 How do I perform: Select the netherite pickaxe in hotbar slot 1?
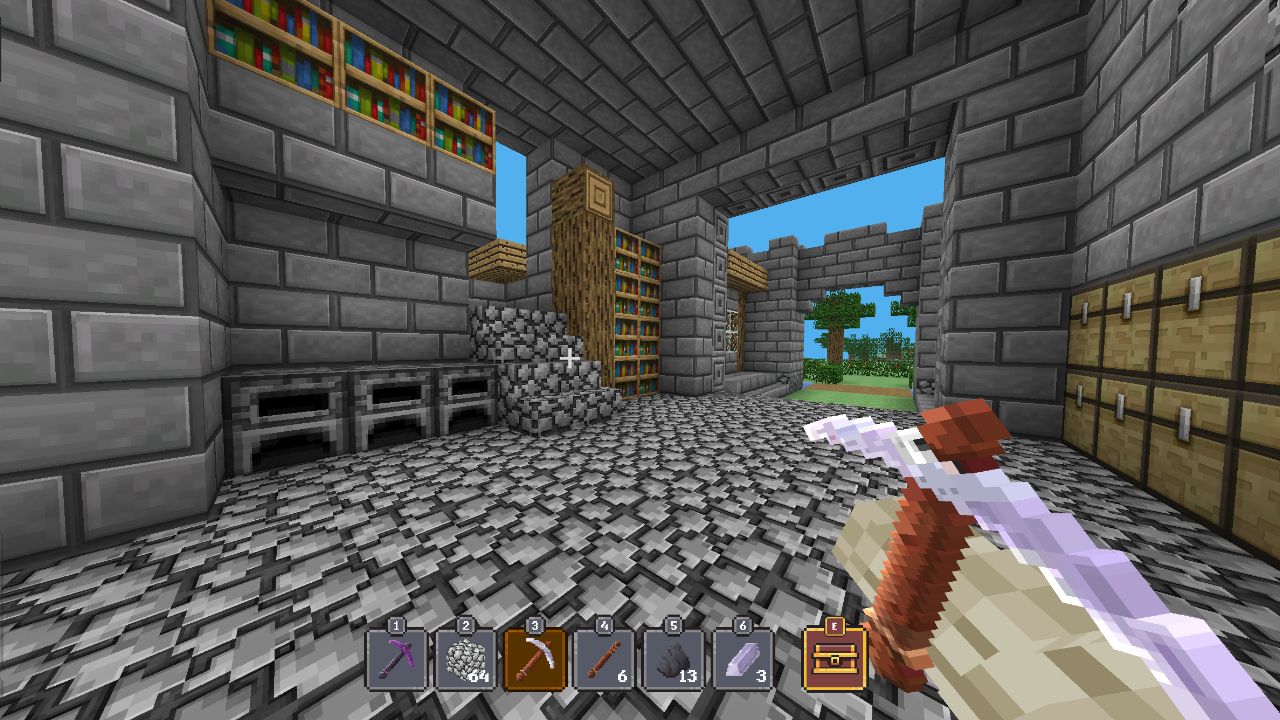click(x=400, y=660)
